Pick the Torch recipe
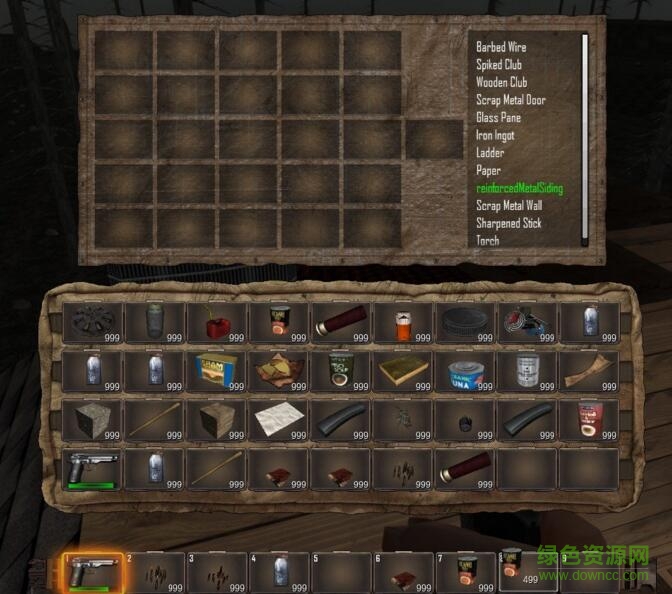This screenshot has height=594, width=672. (x=488, y=241)
